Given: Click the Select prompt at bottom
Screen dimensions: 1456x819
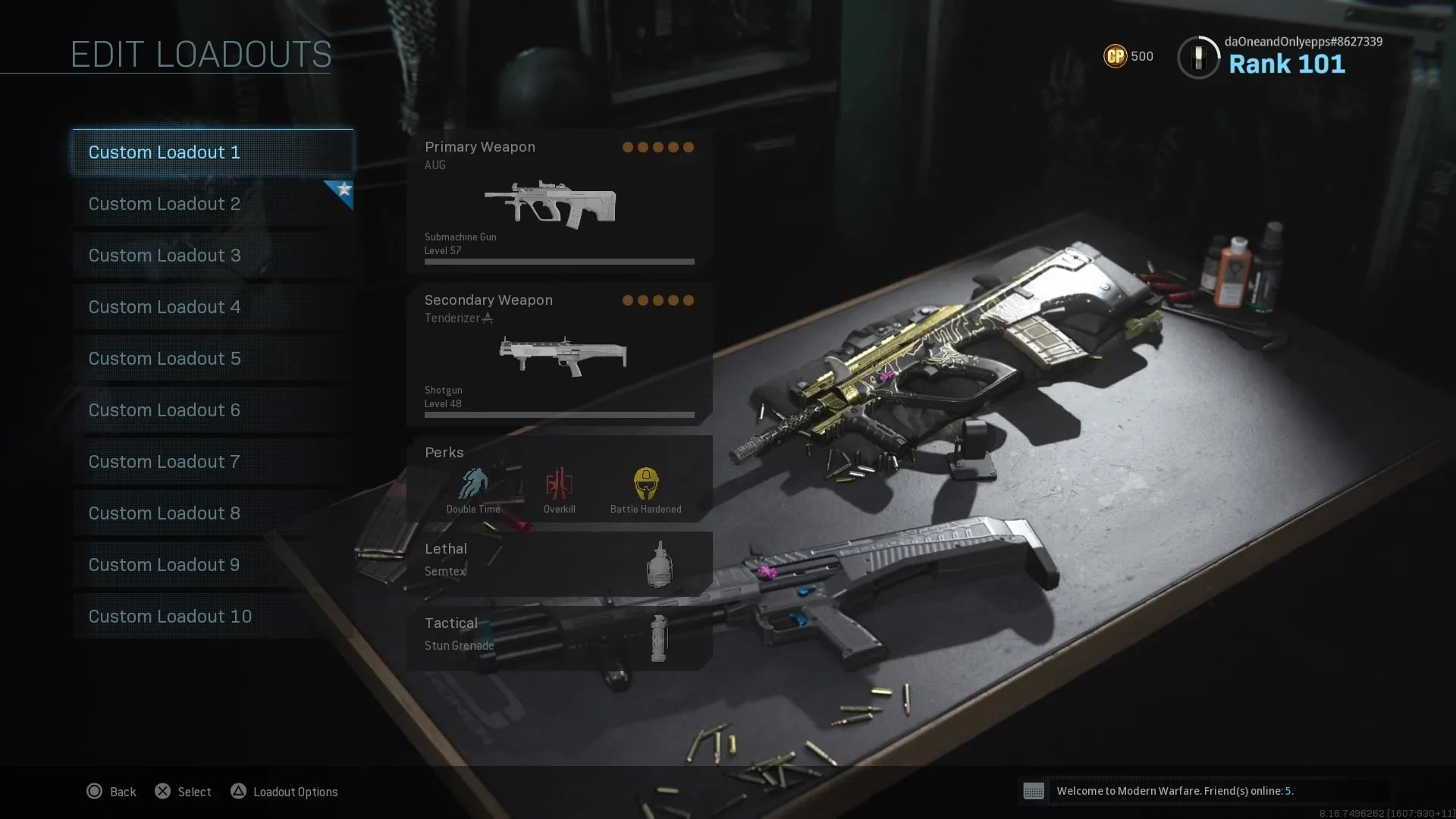Looking at the screenshot, I should pyautogui.click(x=182, y=792).
